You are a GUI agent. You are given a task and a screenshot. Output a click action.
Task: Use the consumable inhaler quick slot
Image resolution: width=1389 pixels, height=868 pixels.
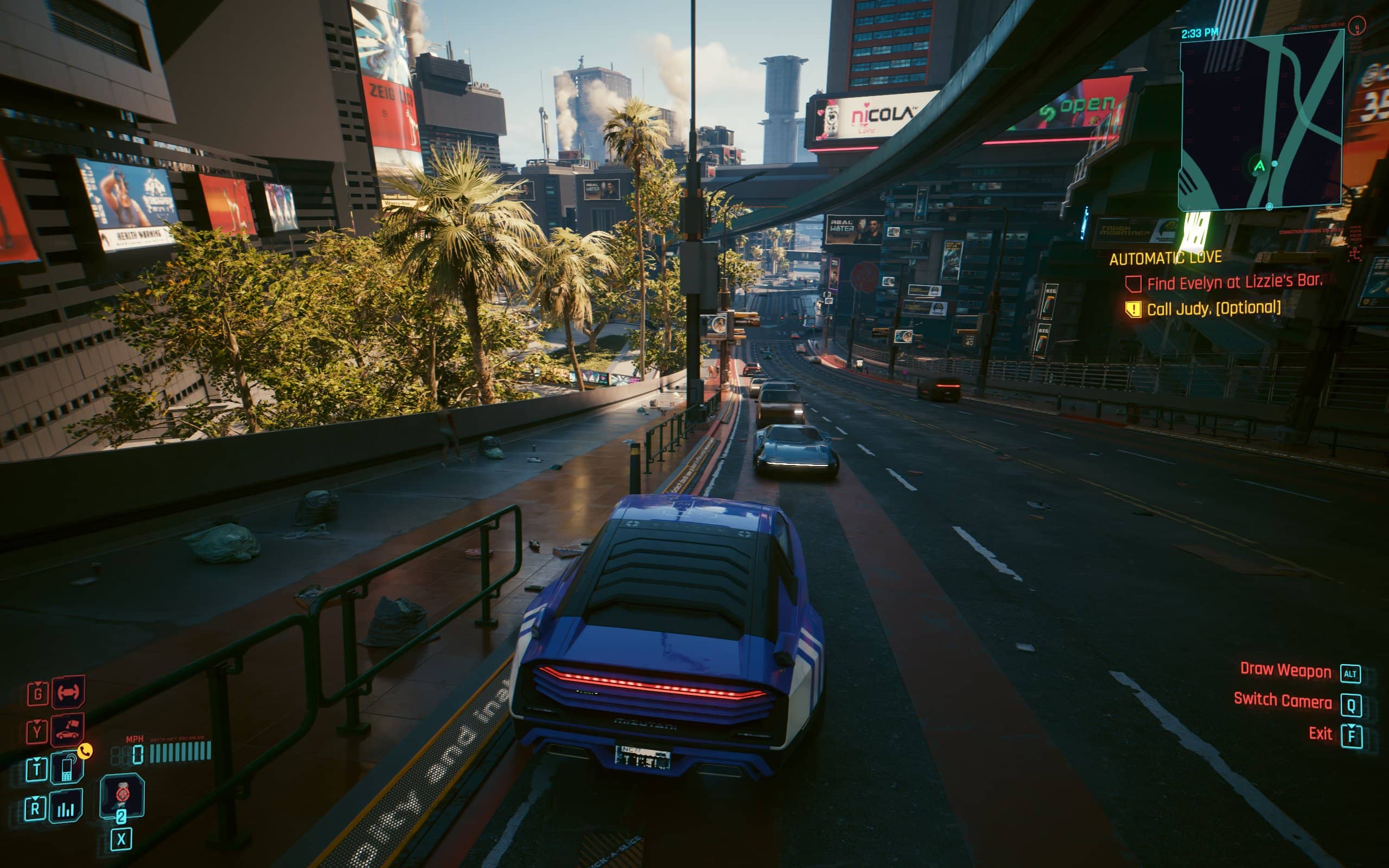point(122,795)
